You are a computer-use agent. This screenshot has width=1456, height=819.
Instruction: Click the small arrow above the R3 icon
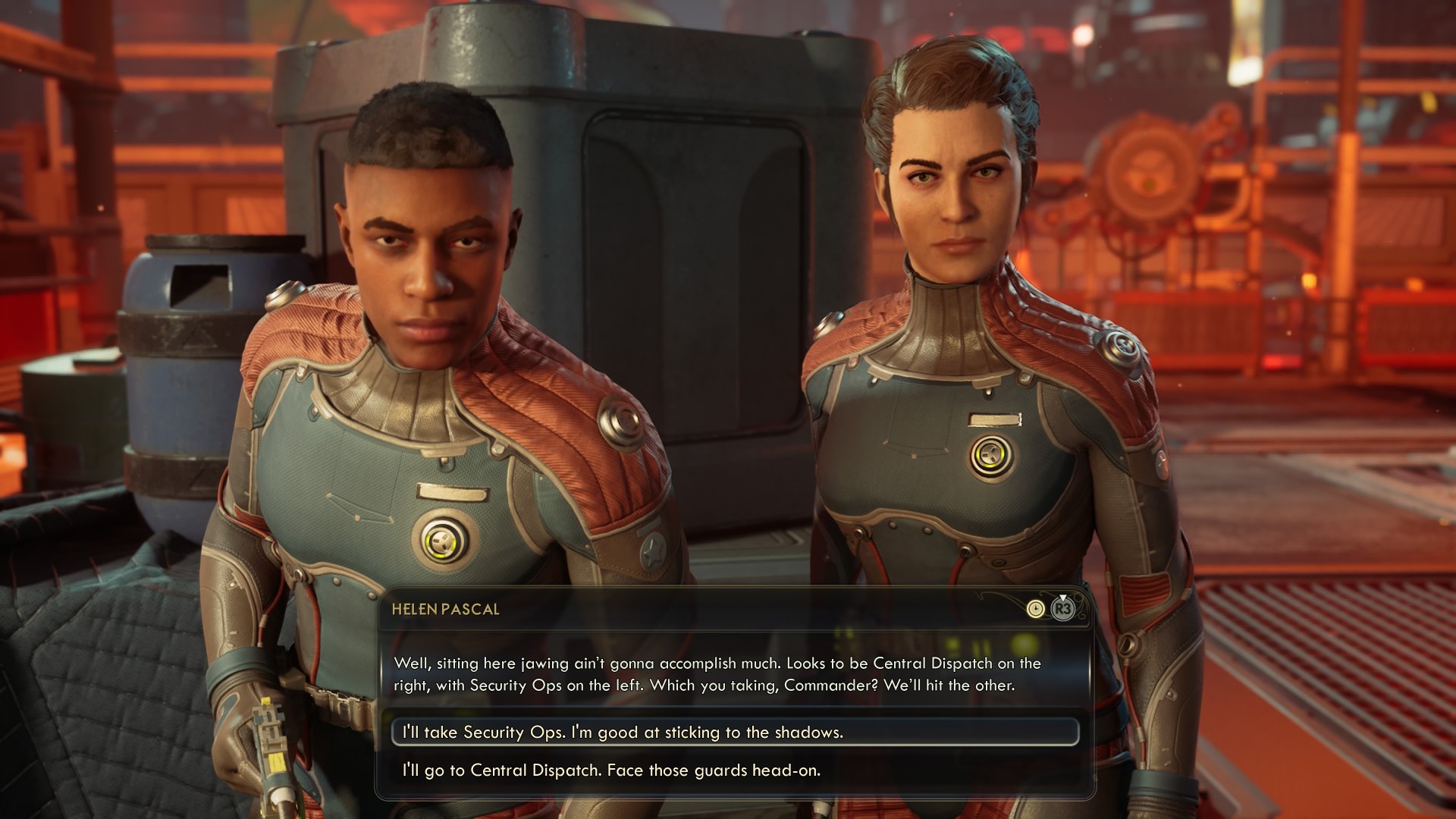(1063, 599)
